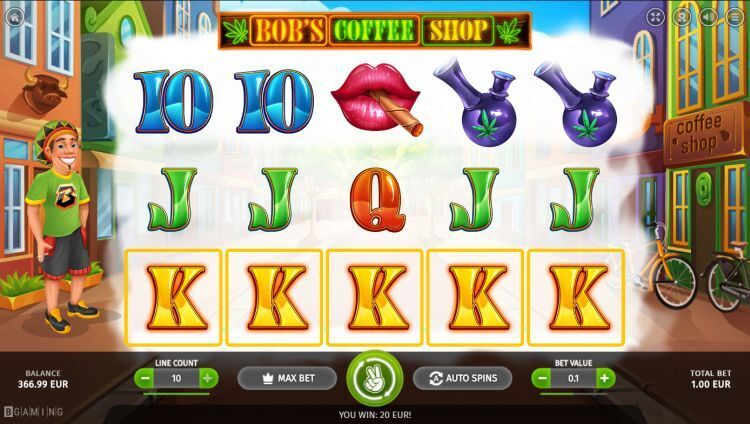Click the round icon beside the fullscreen button
The width and height of the screenshot is (750, 424).
pos(683,17)
